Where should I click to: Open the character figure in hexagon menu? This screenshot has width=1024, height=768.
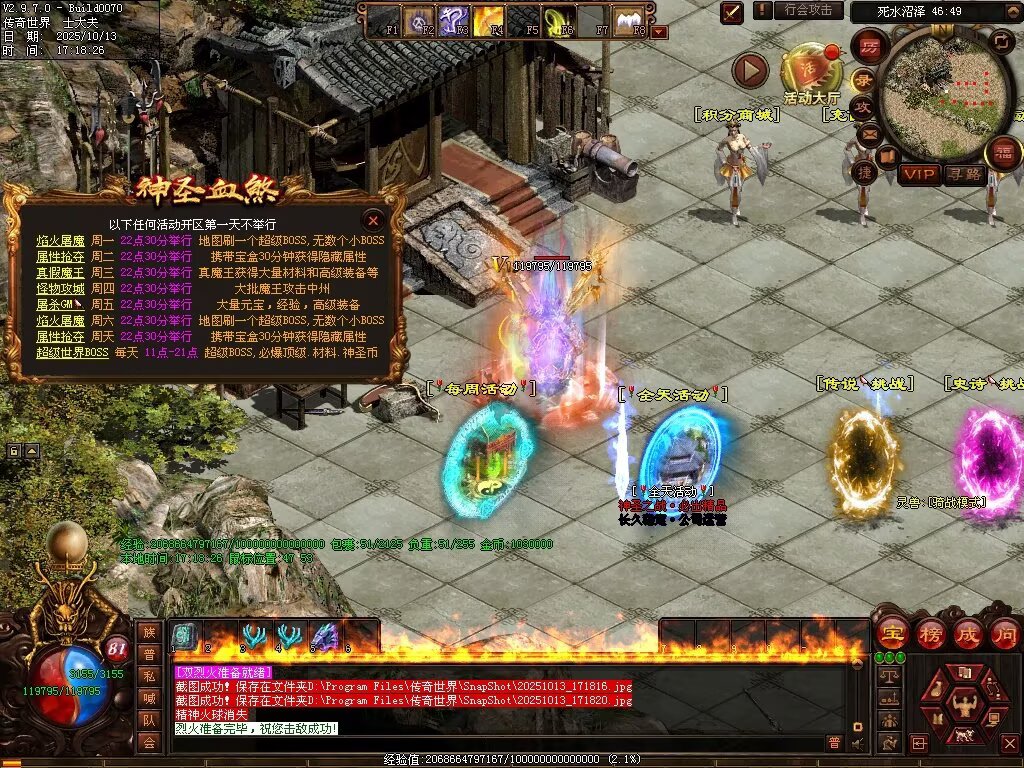964,705
